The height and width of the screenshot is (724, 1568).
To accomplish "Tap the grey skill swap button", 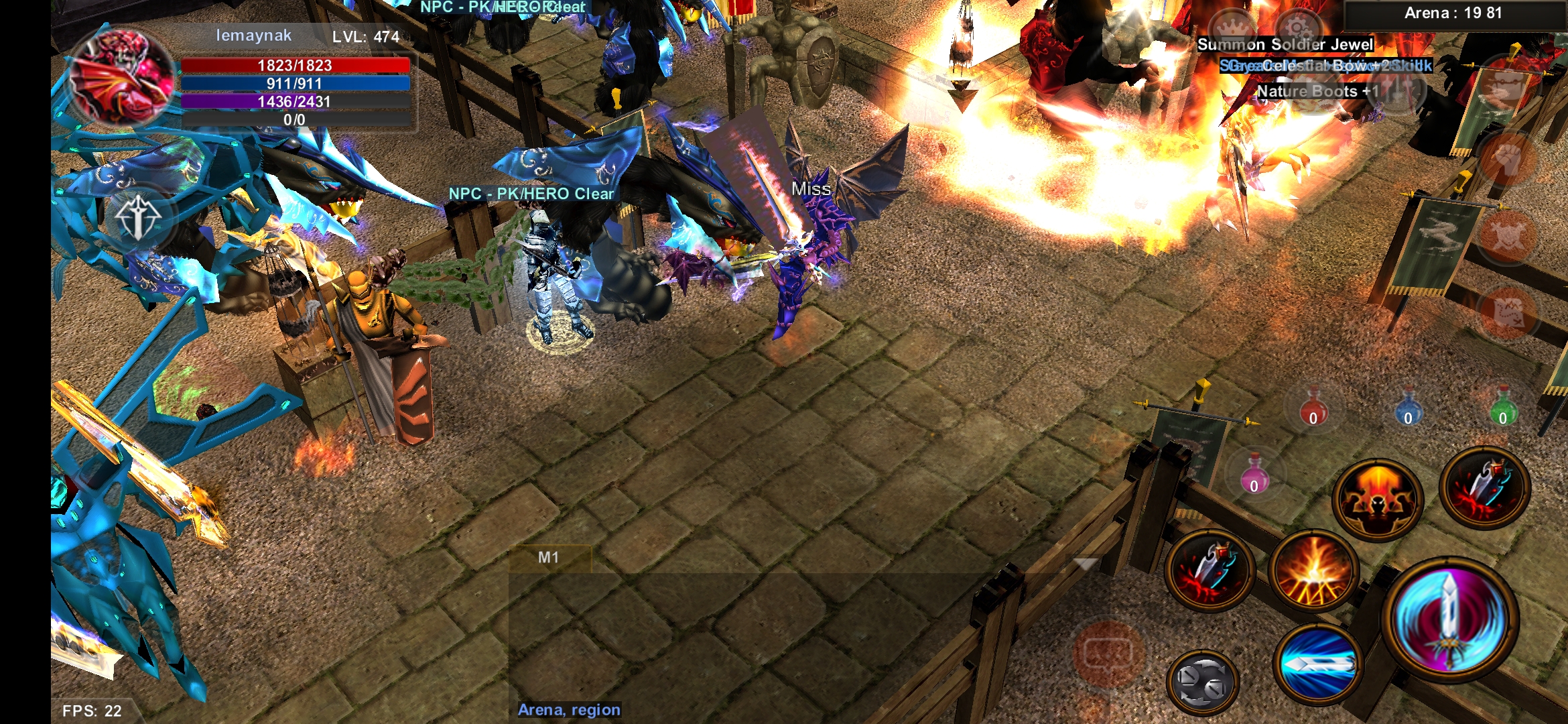I will pos(1203,682).
